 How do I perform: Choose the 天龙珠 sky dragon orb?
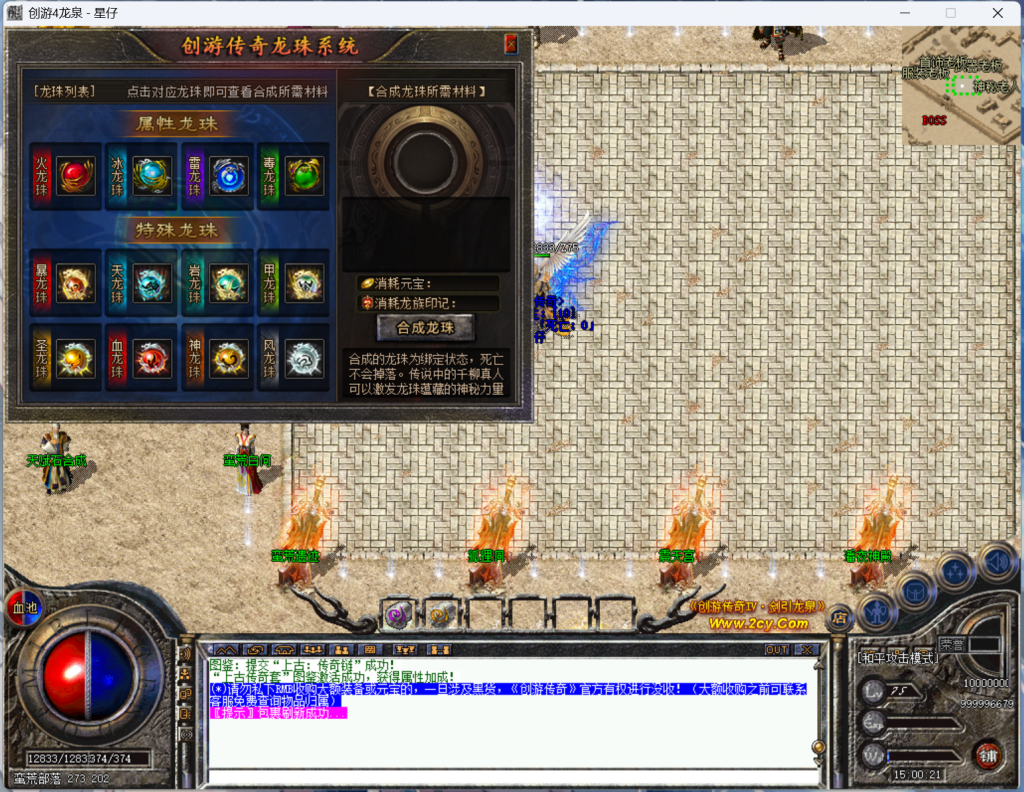coord(150,284)
